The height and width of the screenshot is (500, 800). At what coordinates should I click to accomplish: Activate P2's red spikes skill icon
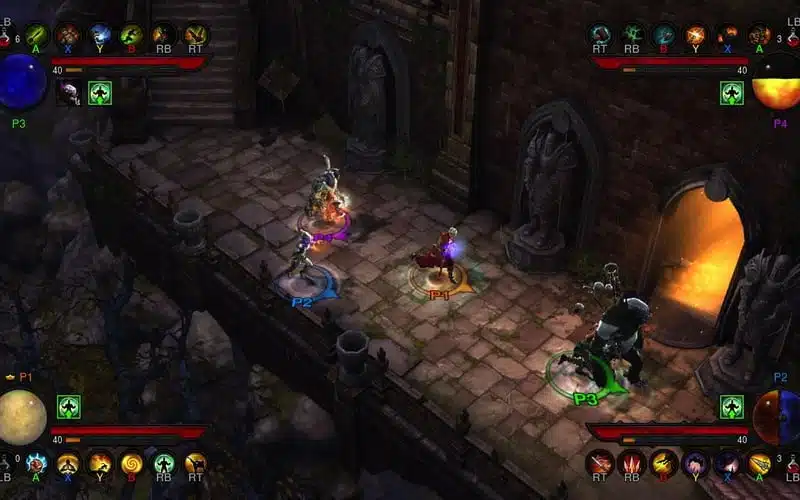pos(632,463)
